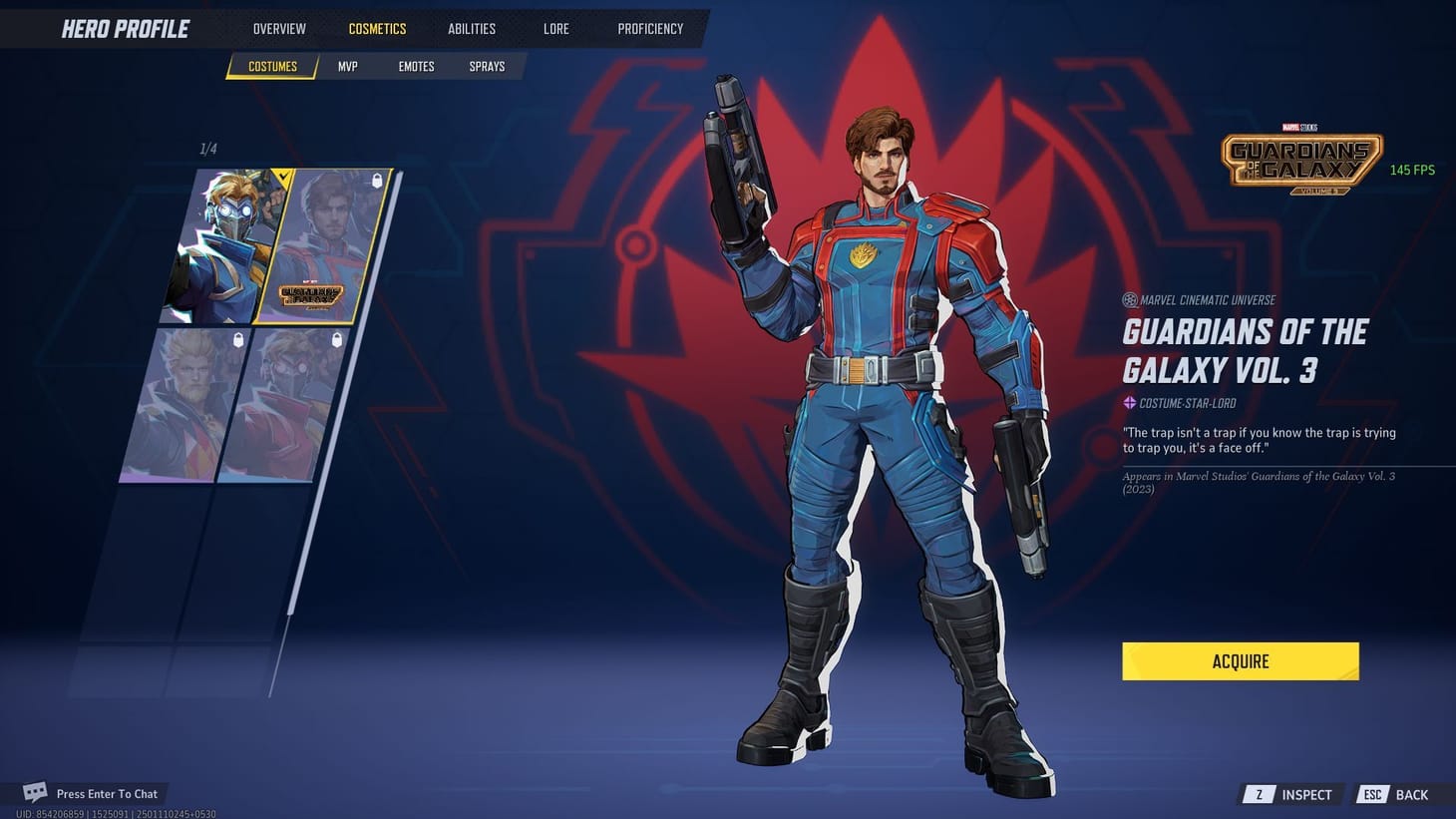Open the MVP sub-tab
The height and width of the screenshot is (819, 1456).
click(347, 66)
